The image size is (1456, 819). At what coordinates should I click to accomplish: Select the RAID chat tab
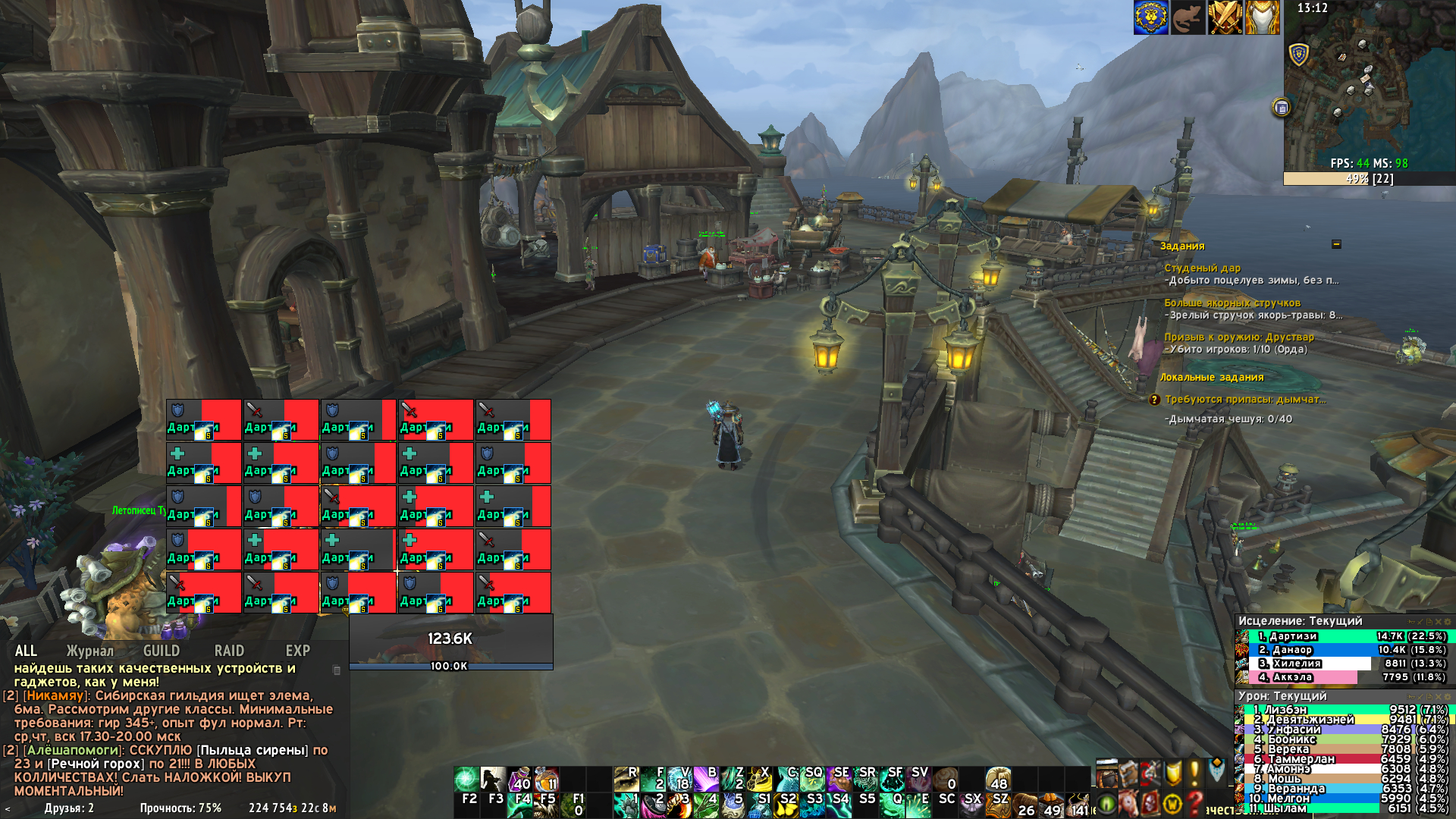tap(229, 651)
